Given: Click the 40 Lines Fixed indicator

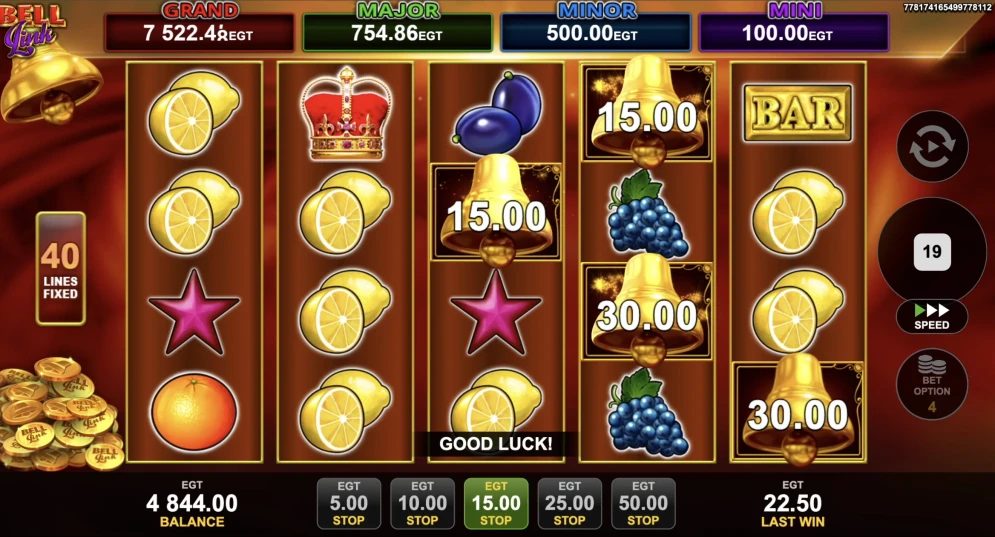Looking at the screenshot, I should 61,268.
